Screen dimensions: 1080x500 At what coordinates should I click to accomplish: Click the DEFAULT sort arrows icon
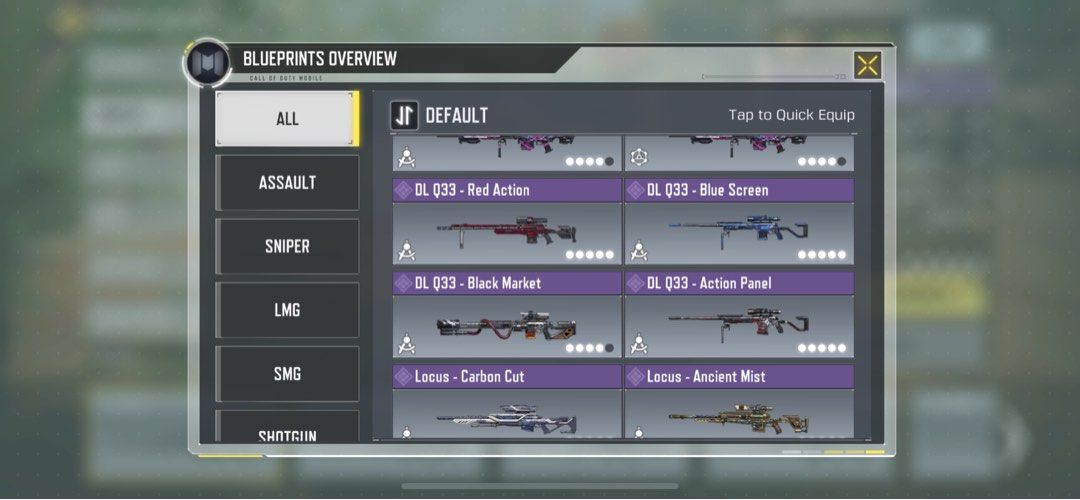click(404, 115)
